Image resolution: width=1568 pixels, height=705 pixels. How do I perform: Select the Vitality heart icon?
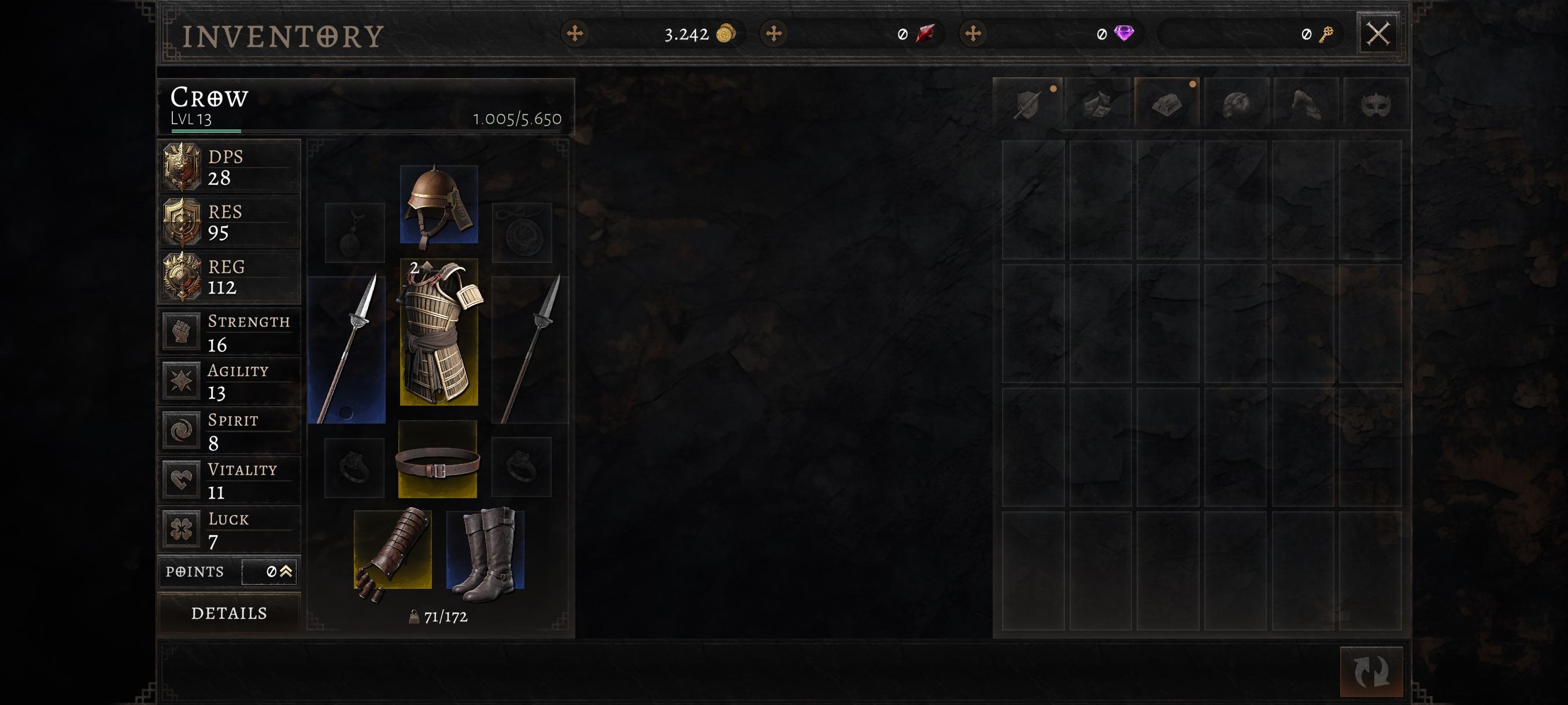tap(182, 479)
